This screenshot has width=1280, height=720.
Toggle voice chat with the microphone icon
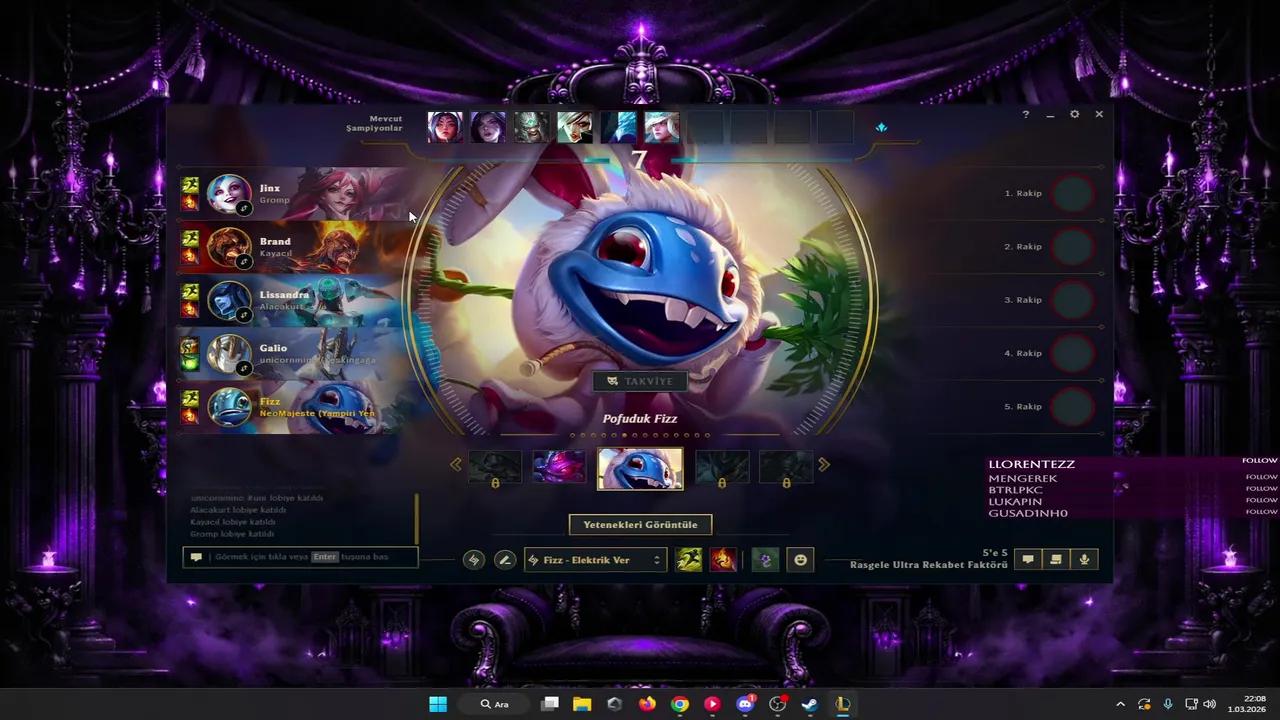tap(1083, 559)
